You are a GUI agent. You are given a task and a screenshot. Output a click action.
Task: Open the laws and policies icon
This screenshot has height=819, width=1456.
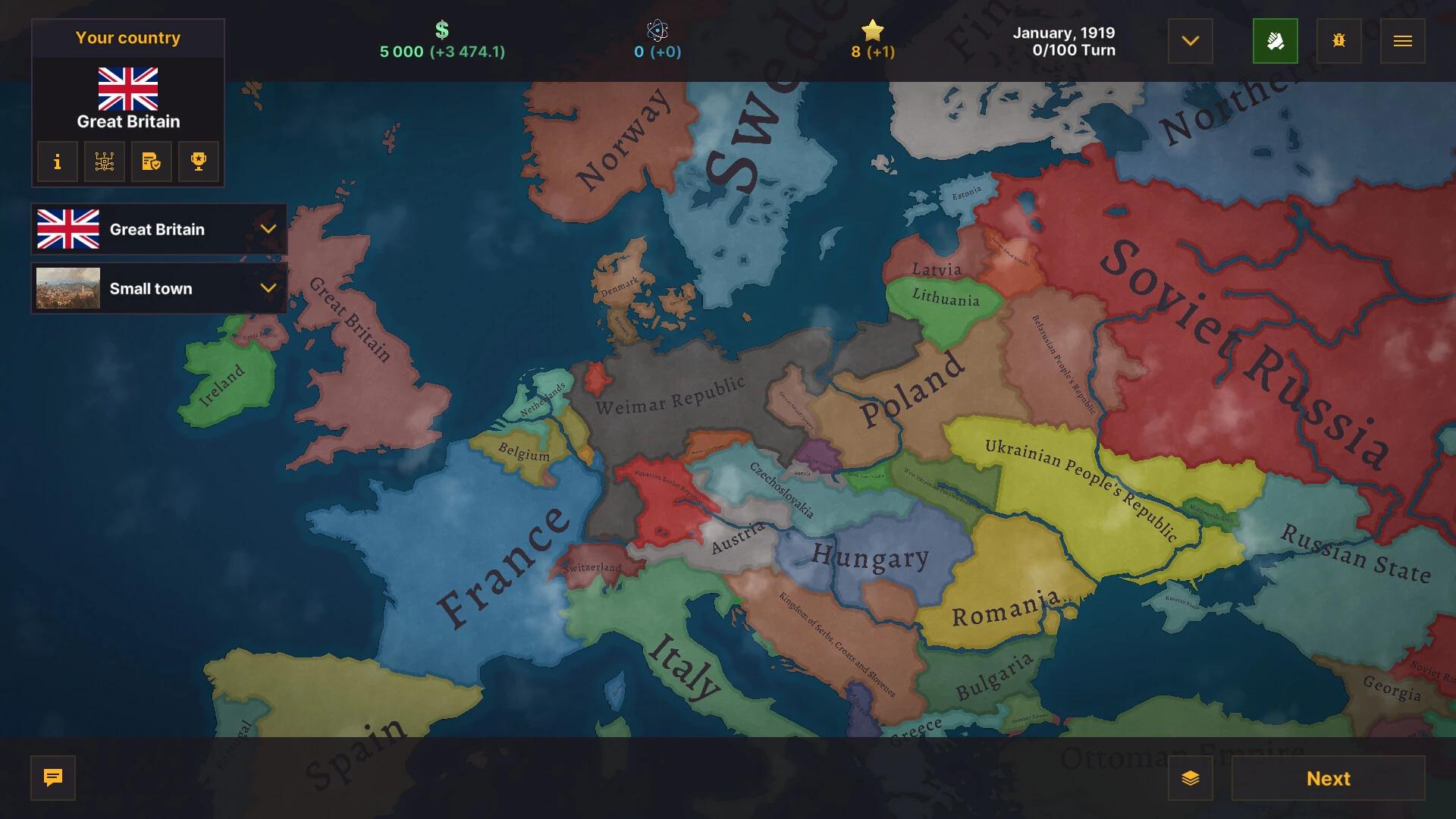coord(151,162)
